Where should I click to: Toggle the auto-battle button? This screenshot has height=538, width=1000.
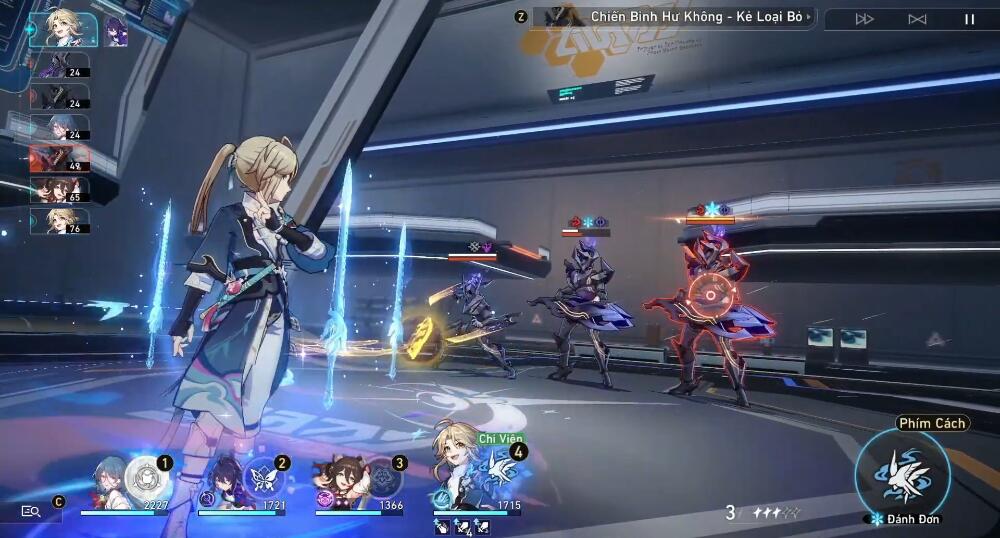pyautogui.click(x=917, y=18)
